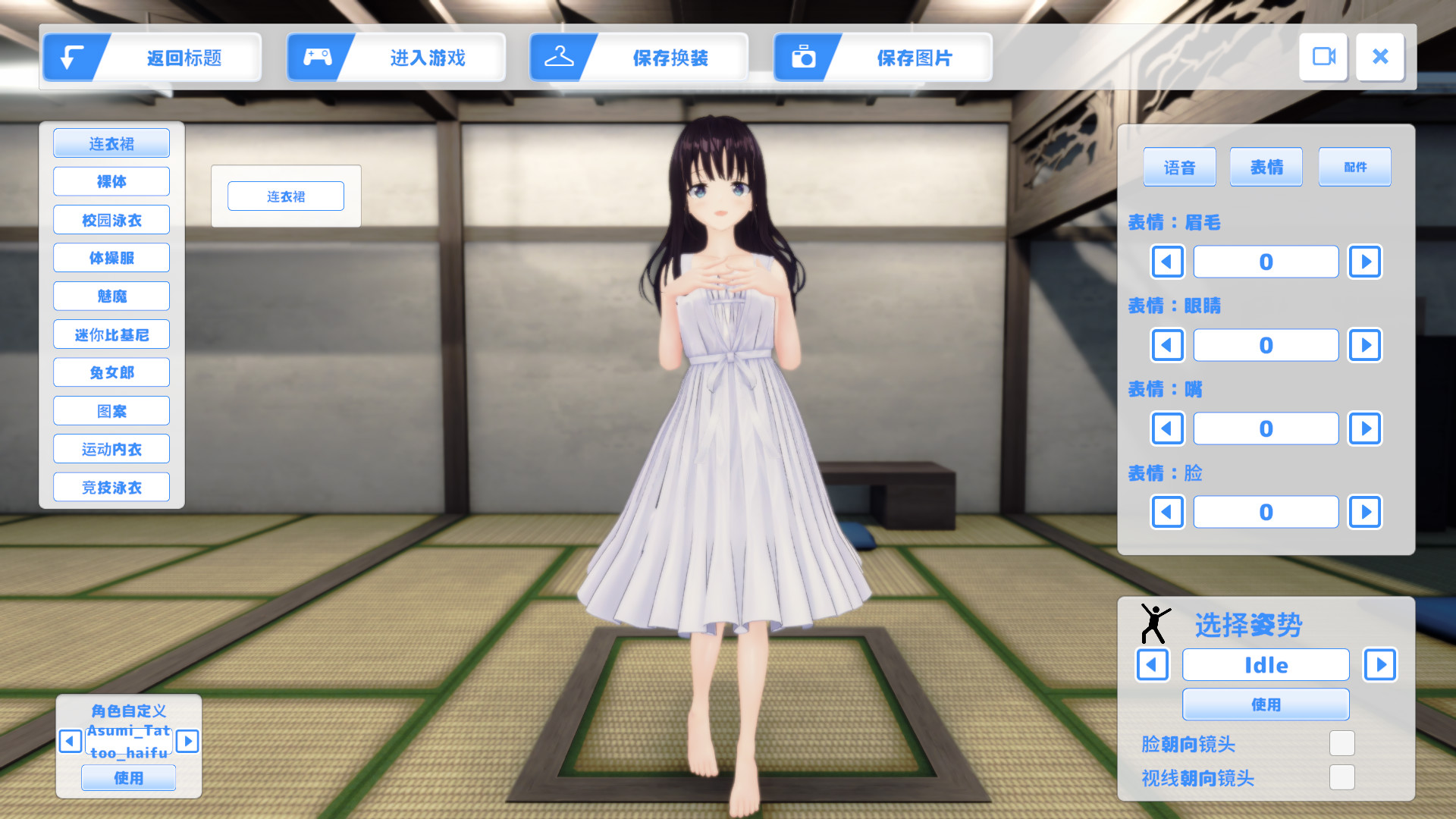Increase the 眉毛 expression value
Image resolution: width=1456 pixels, height=819 pixels.
(x=1365, y=262)
